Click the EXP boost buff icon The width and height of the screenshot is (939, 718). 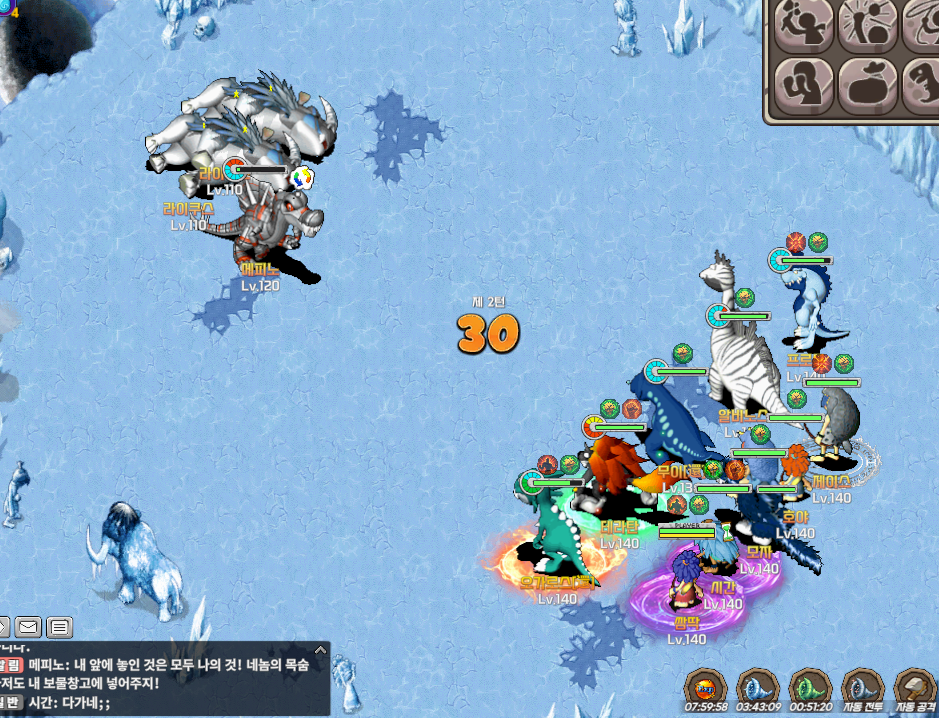[706, 690]
